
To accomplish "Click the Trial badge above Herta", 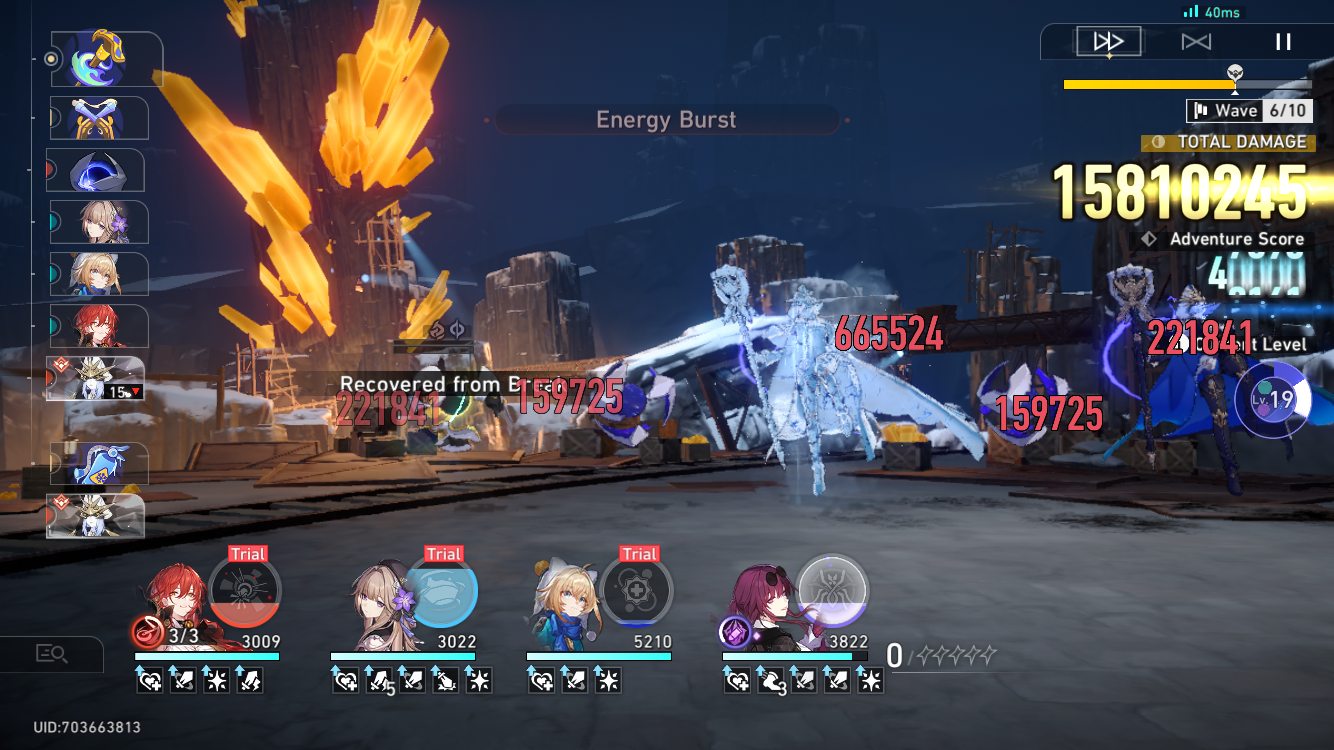I will pyautogui.click(x=442, y=553).
